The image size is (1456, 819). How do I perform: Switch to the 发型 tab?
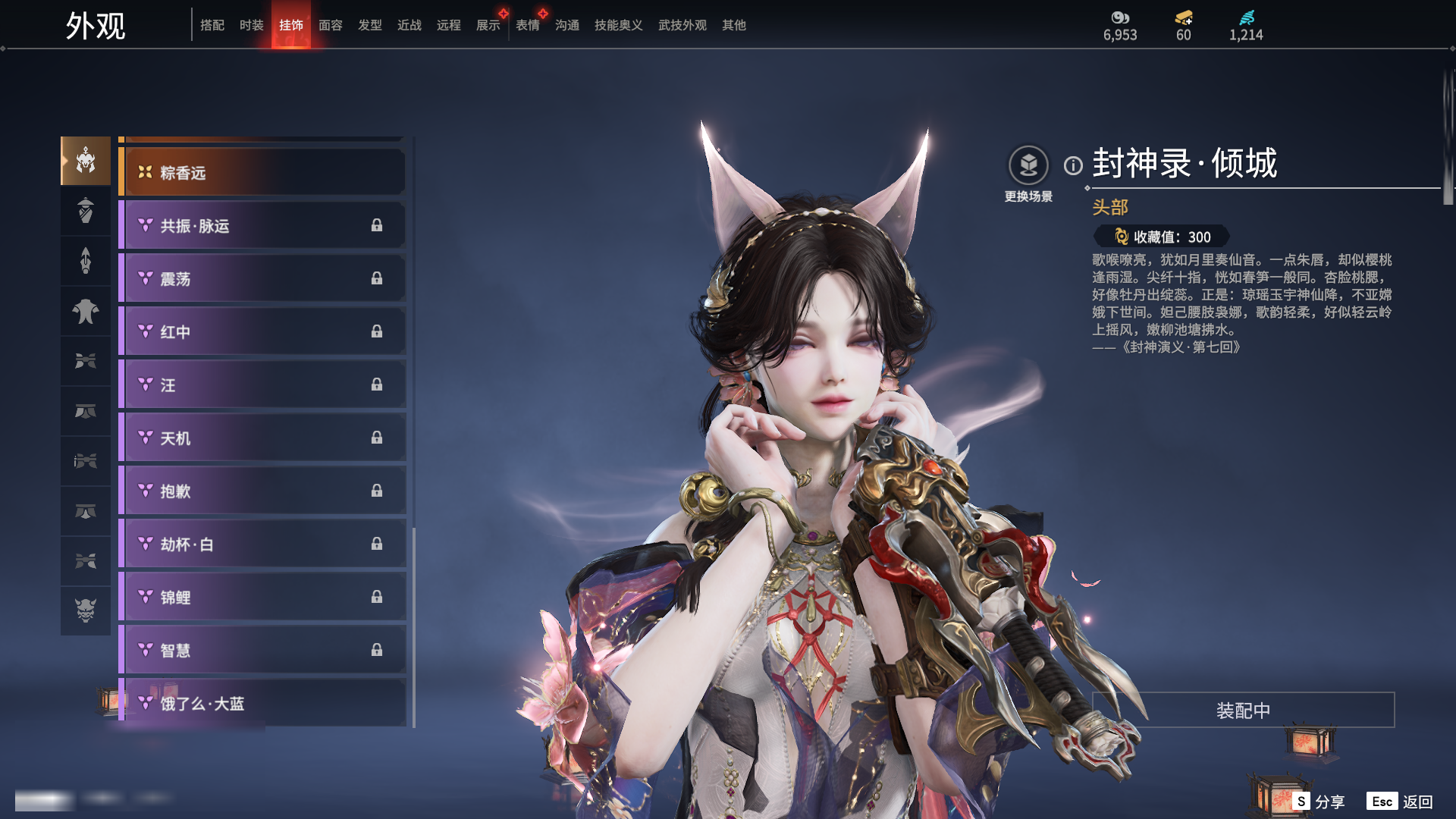coord(370,25)
